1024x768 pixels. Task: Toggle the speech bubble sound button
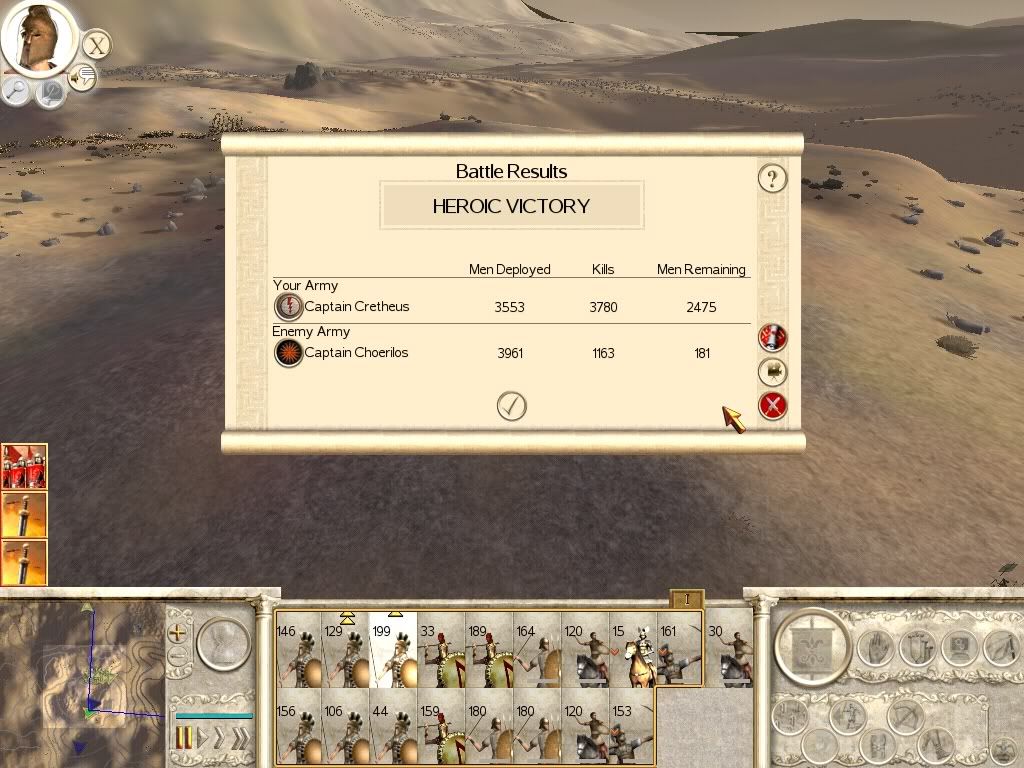click(x=83, y=77)
